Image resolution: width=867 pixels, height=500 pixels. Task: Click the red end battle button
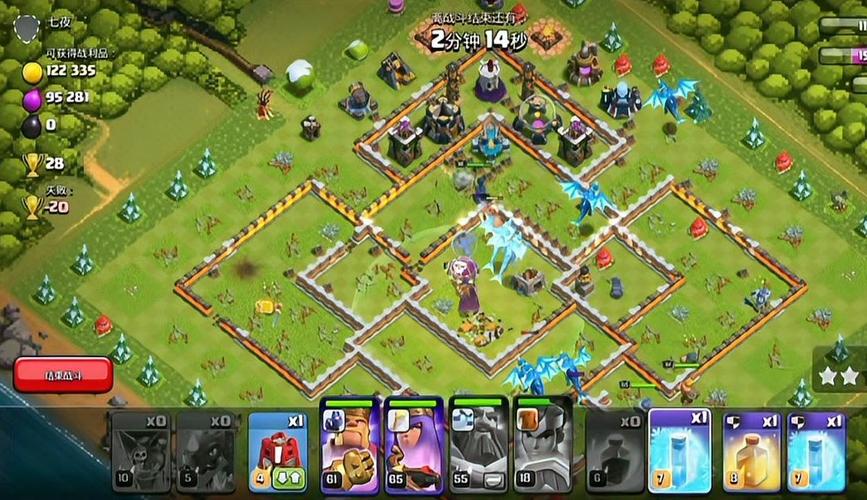pos(63,375)
